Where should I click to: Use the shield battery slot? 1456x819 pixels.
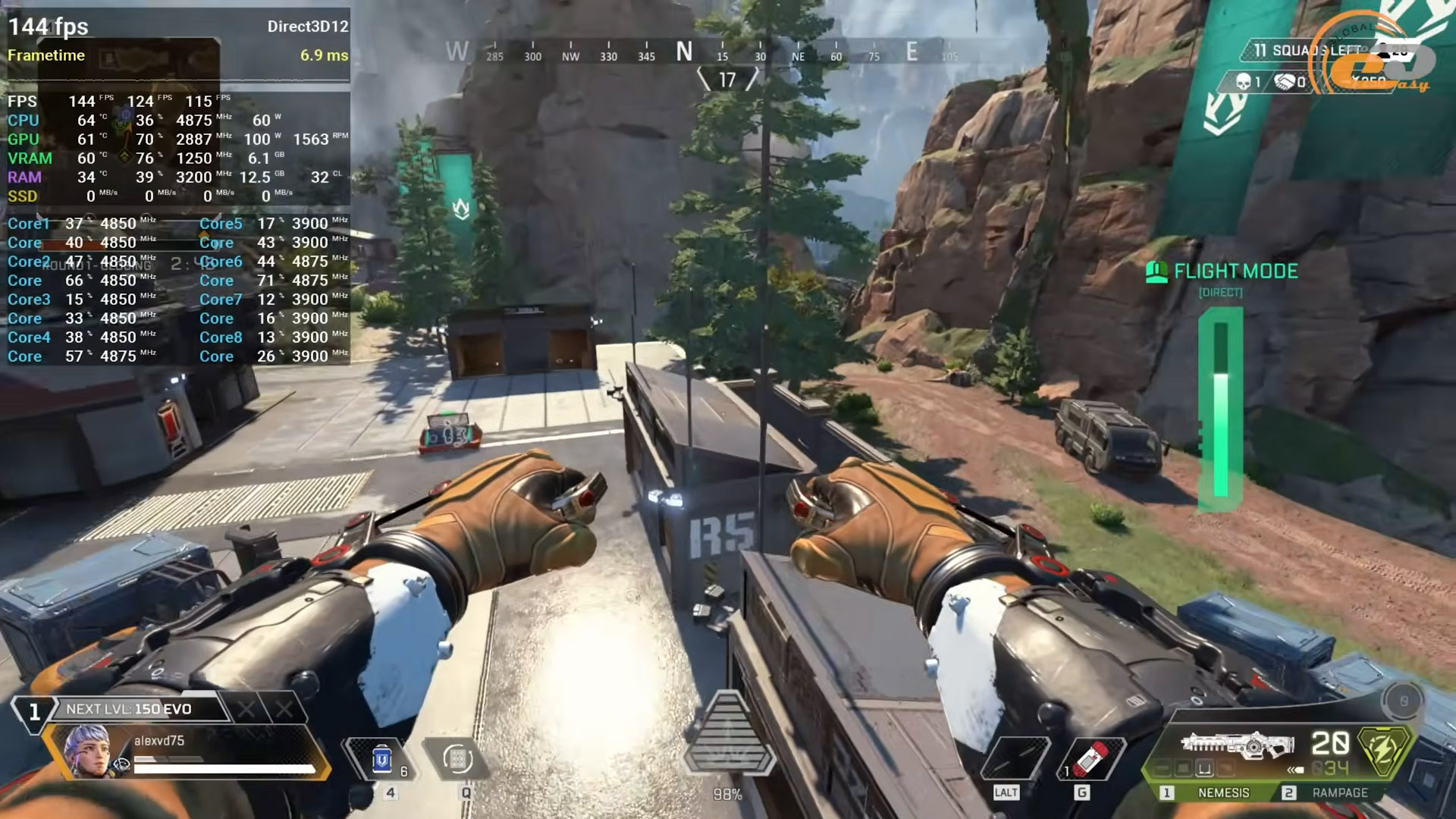[383, 760]
